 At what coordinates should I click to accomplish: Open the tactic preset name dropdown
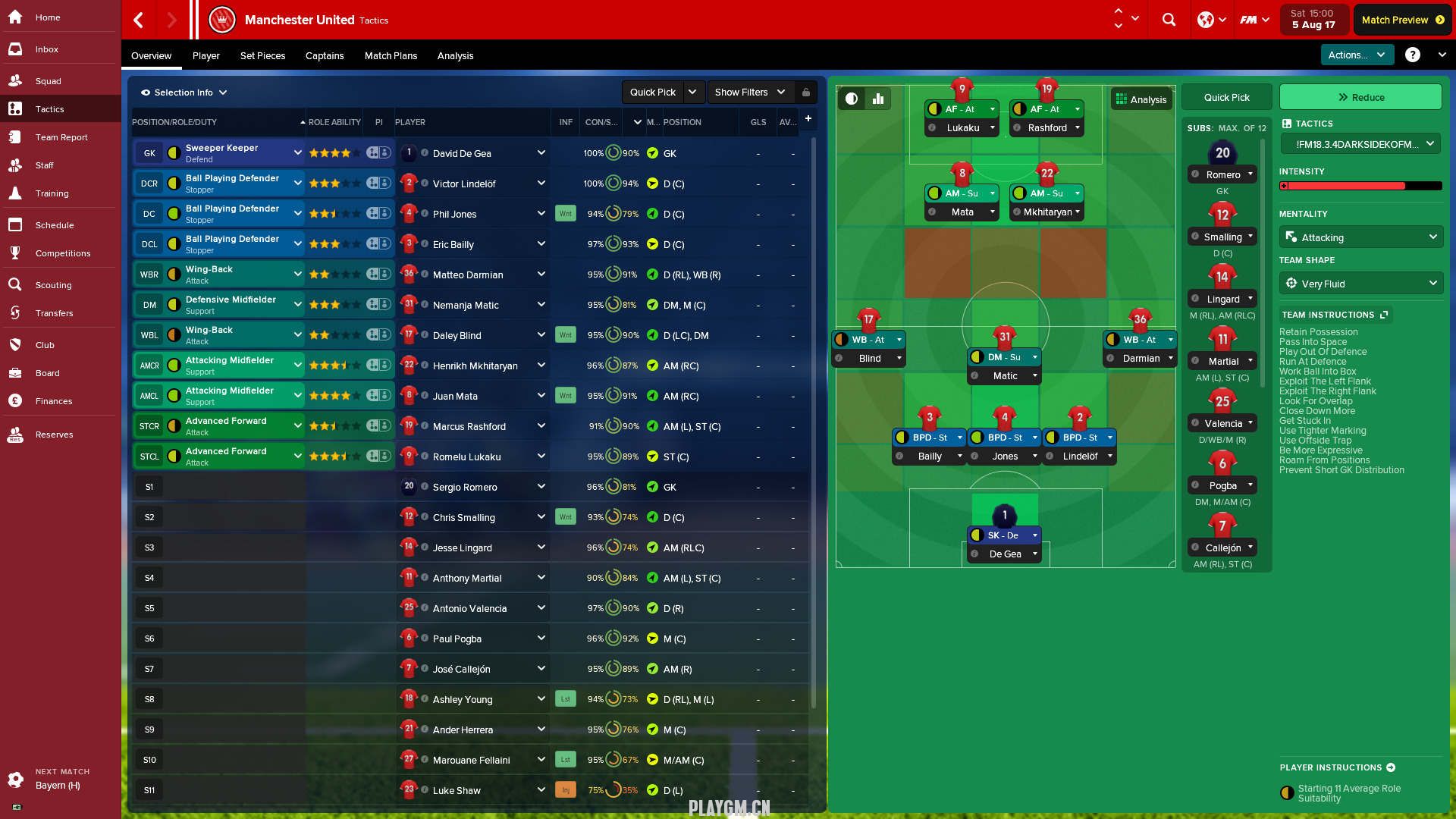[1360, 144]
